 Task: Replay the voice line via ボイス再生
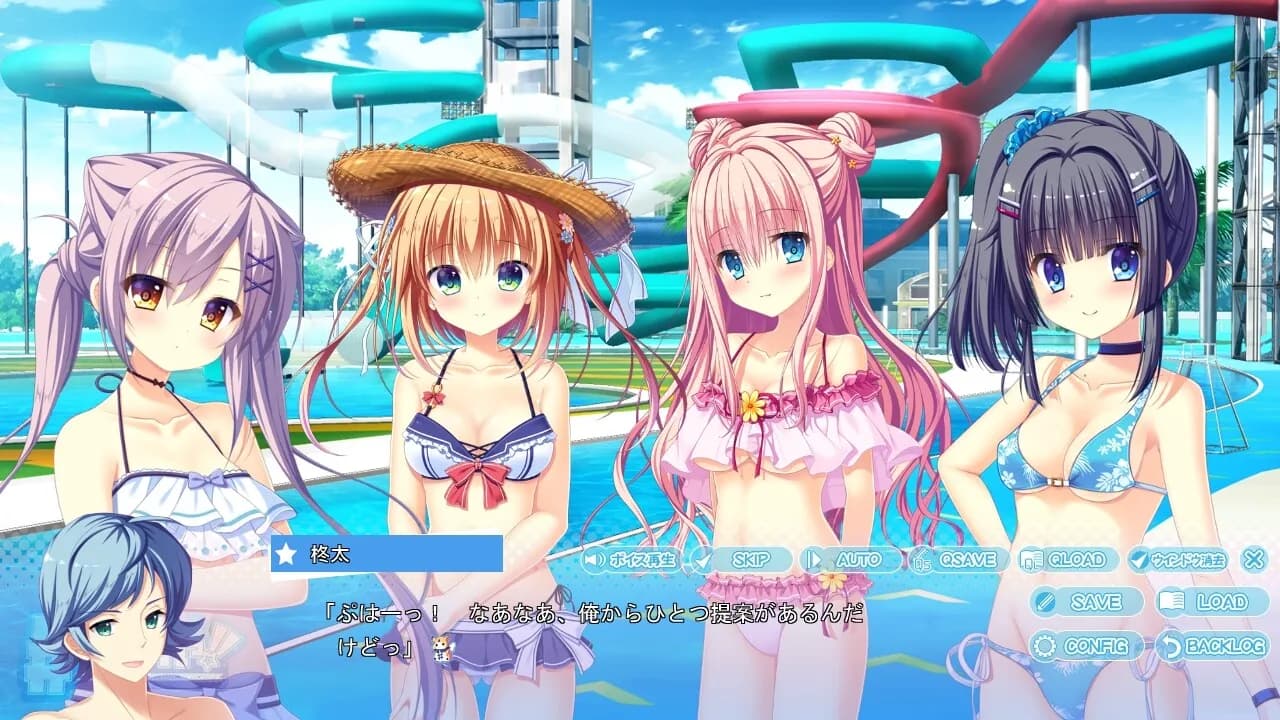(x=635, y=558)
